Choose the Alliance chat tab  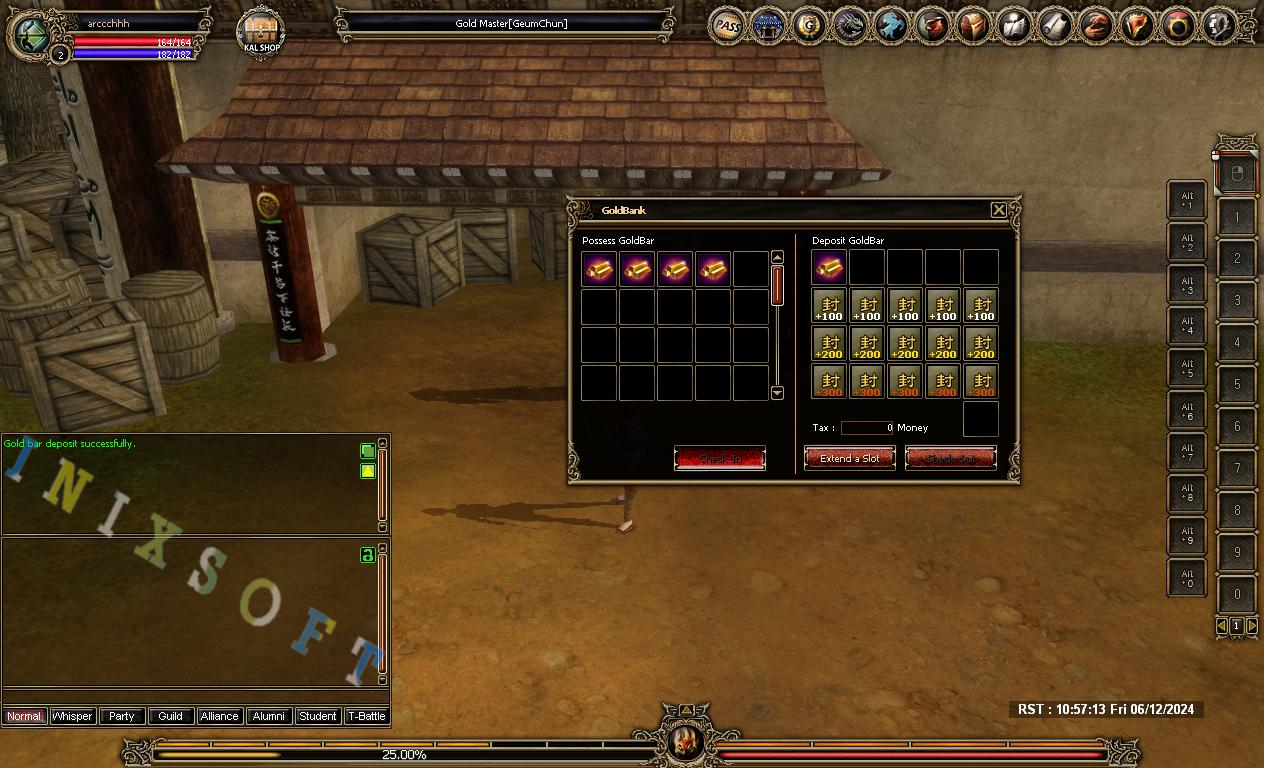point(219,716)
